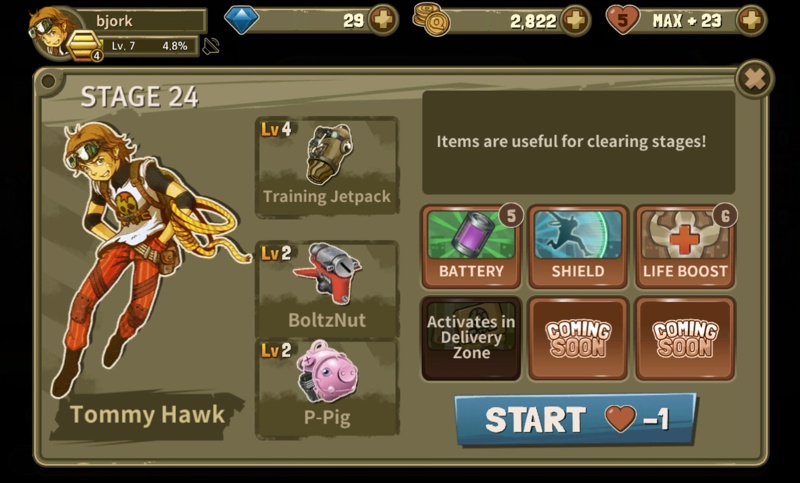800x483 pixels.
Task: Start Stage 24
Action: click(x=575, y=419)
